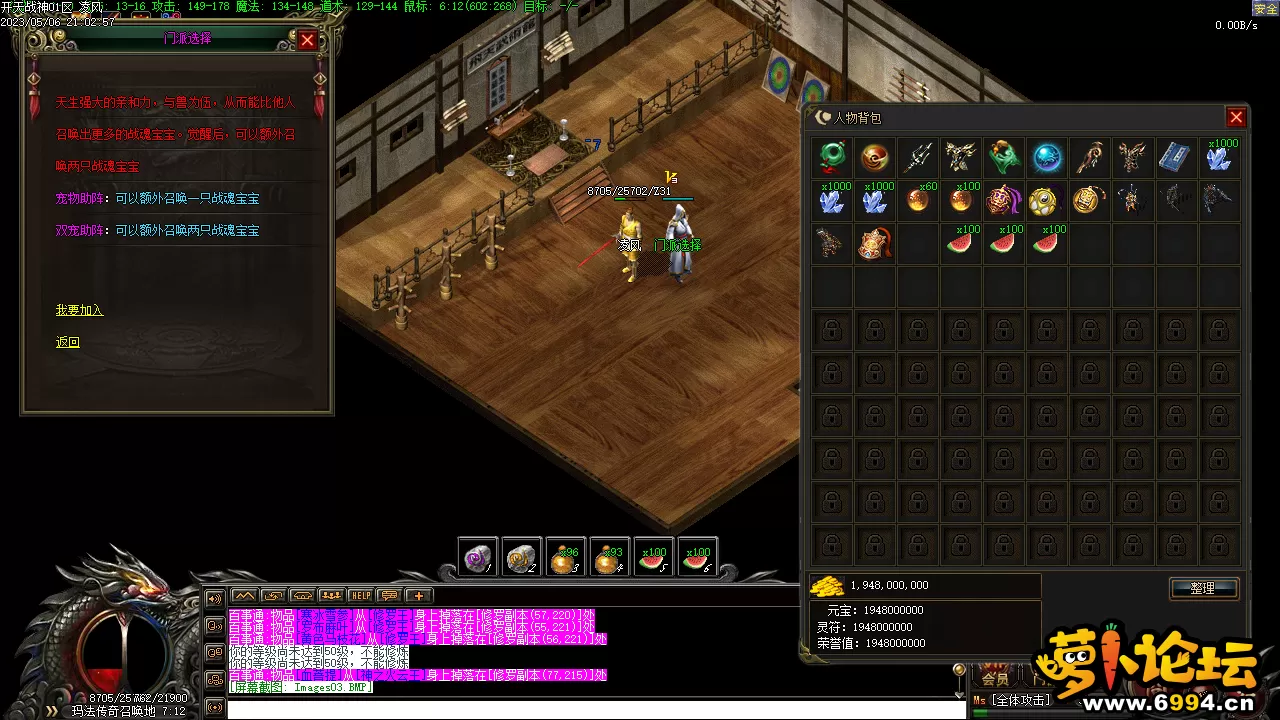Toggle the speaker chat channel button
1280x720 pixels.
[x=214, y=599]
